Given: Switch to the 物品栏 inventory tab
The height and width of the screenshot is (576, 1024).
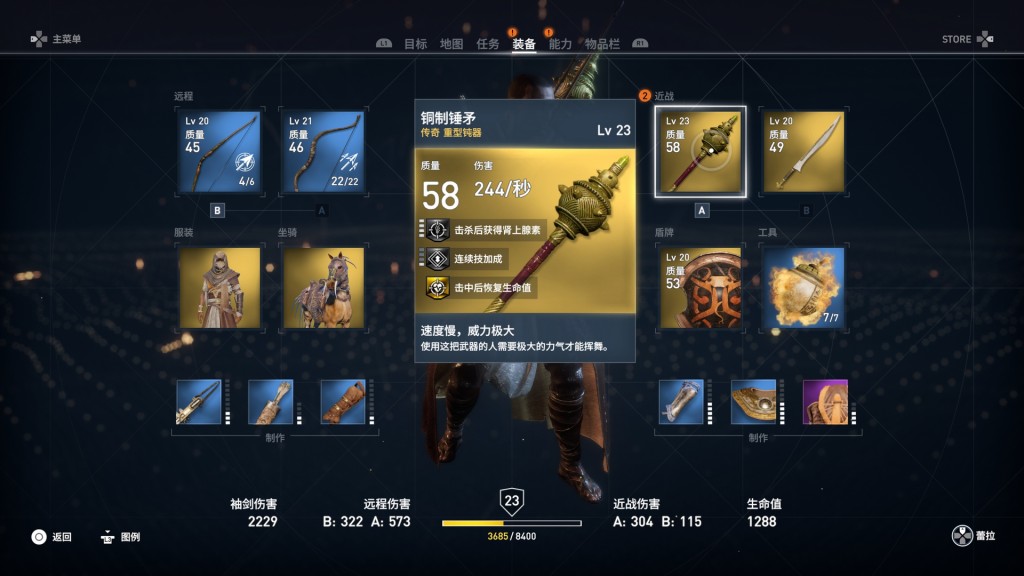Looking at the screenshot, I should (x=602, y=44).
